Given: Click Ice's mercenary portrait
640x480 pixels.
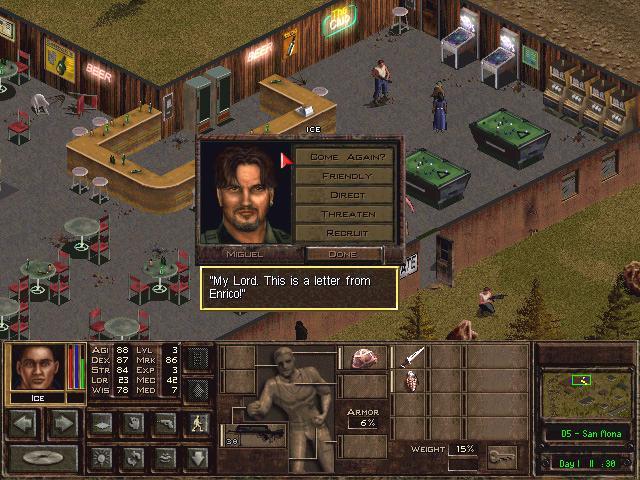Looking at the screenshot, I should tap(37, 368).
